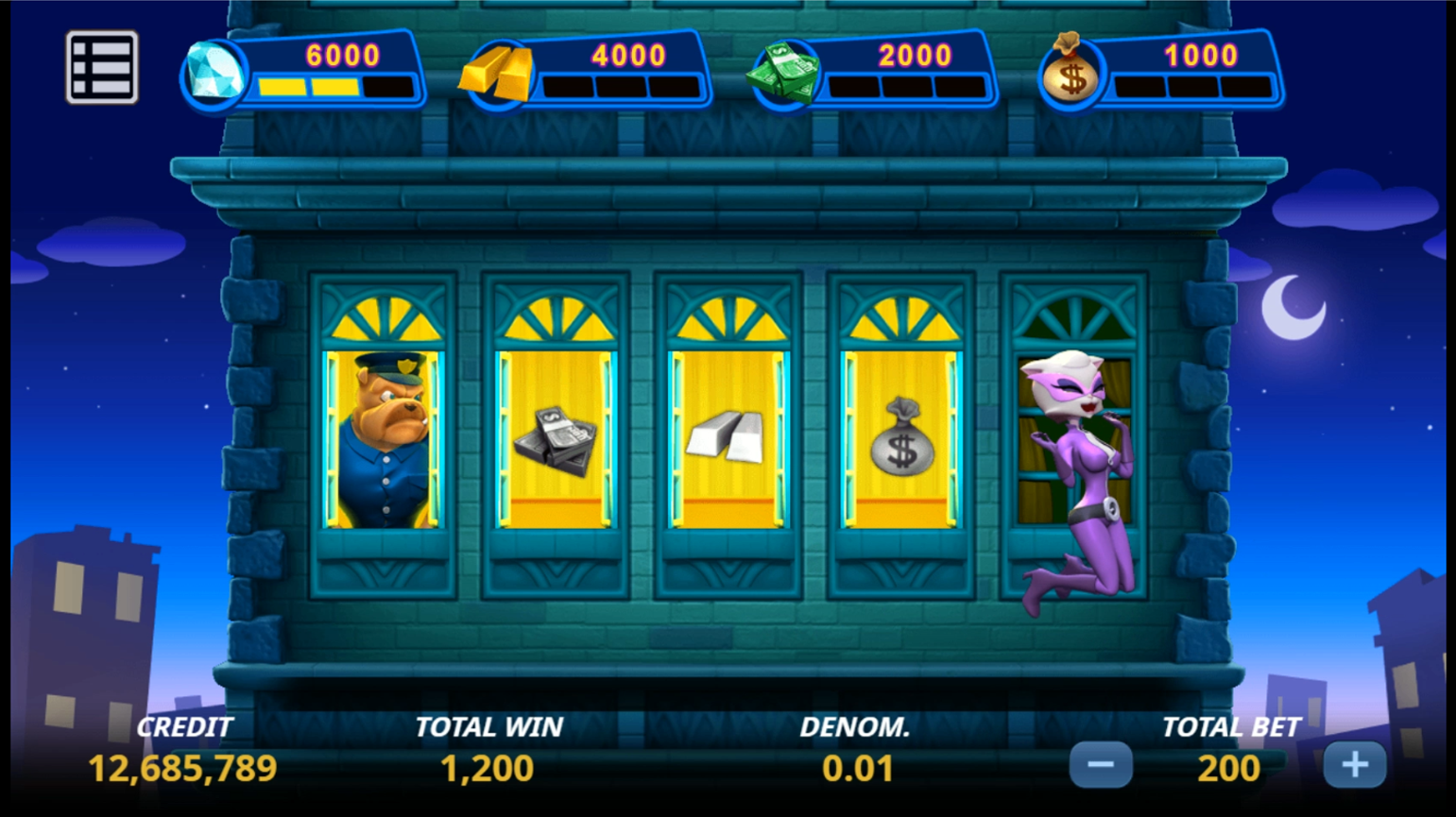Open the list menu icon
This screenshot has height=817, width=1456.
[x=102, y=67]
